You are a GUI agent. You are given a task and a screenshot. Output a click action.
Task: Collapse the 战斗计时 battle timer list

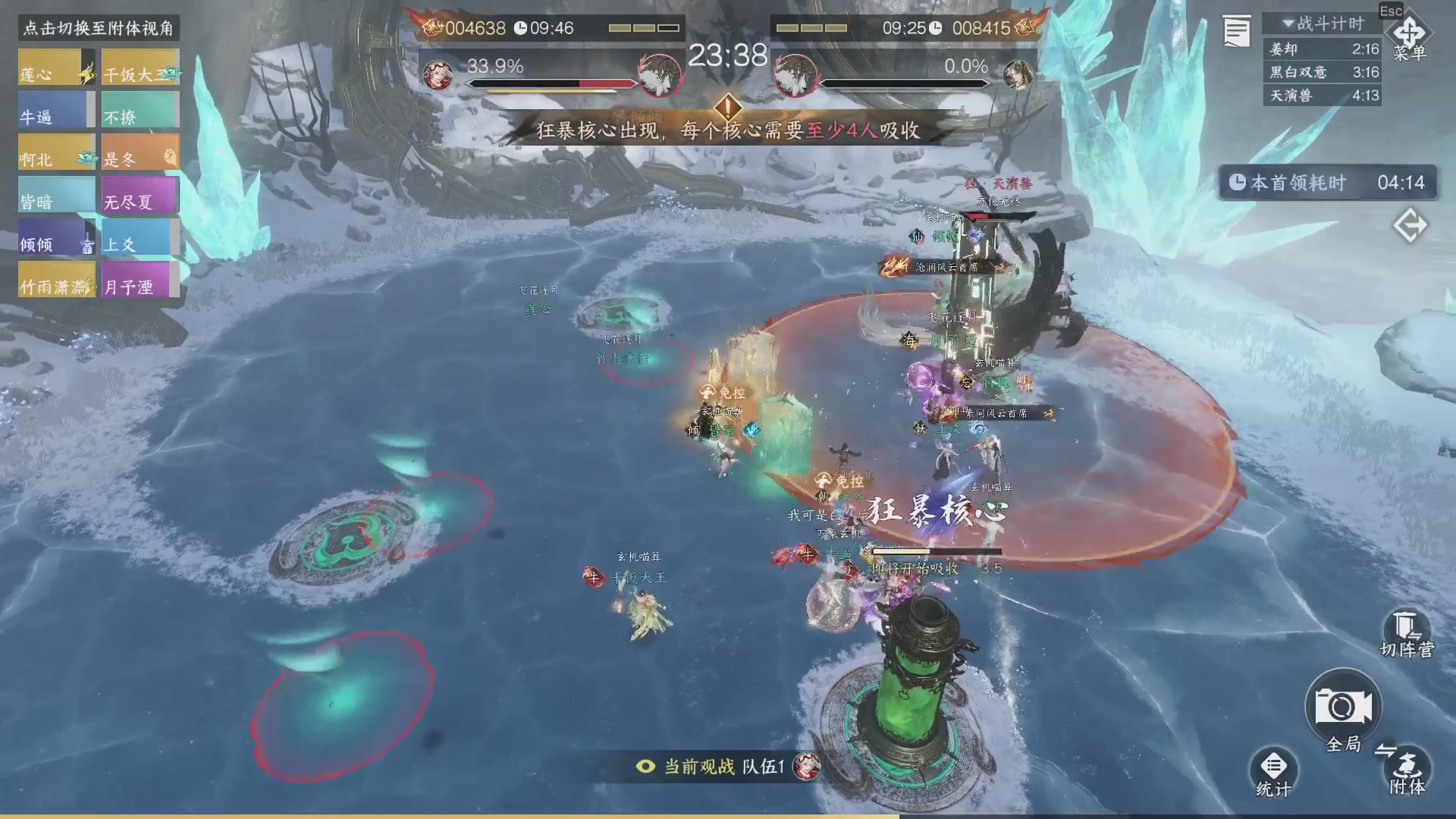coord(1321,24)
